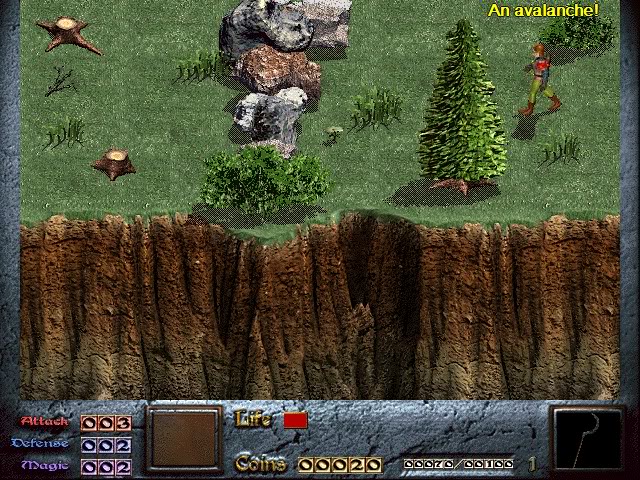Screen dimensions: 640x480
Task: Click the empty brown item box
Action: click(184, 438)
